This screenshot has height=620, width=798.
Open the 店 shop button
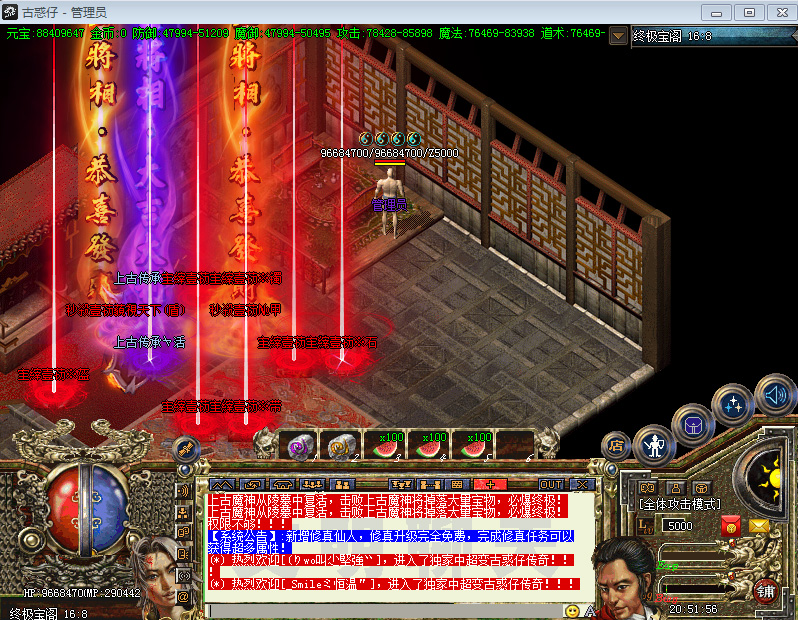615,446
